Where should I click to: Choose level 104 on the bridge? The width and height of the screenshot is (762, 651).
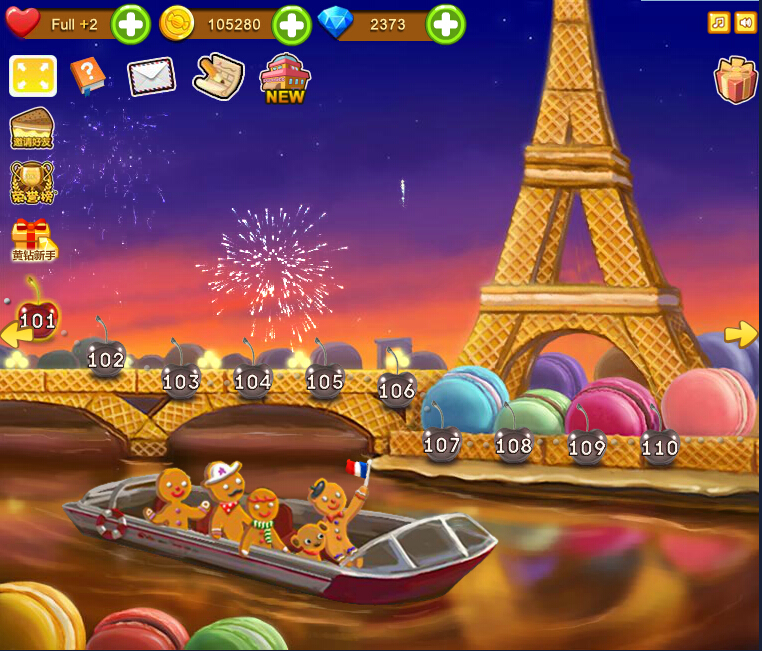(x=253, y=378)
